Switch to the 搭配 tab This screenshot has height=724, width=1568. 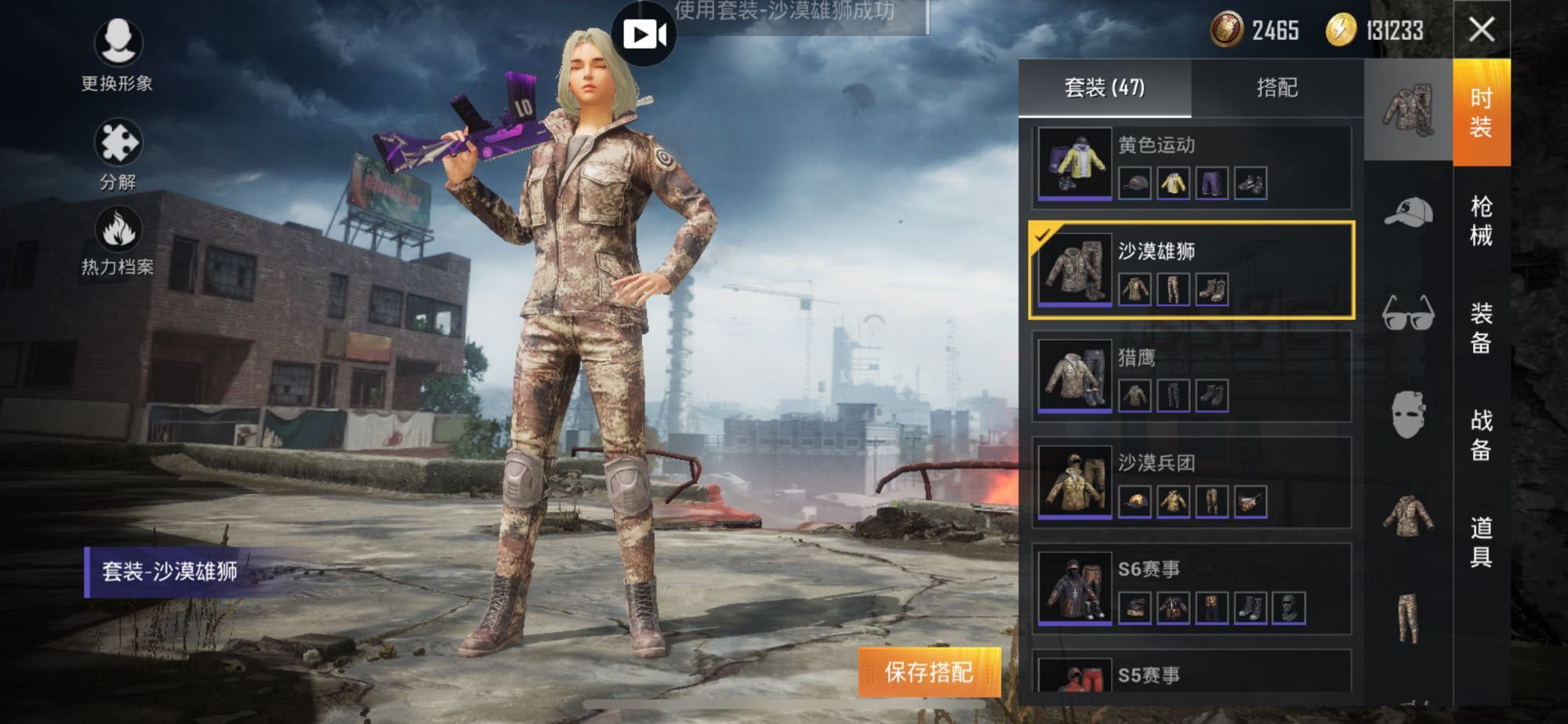(1277, 87)
